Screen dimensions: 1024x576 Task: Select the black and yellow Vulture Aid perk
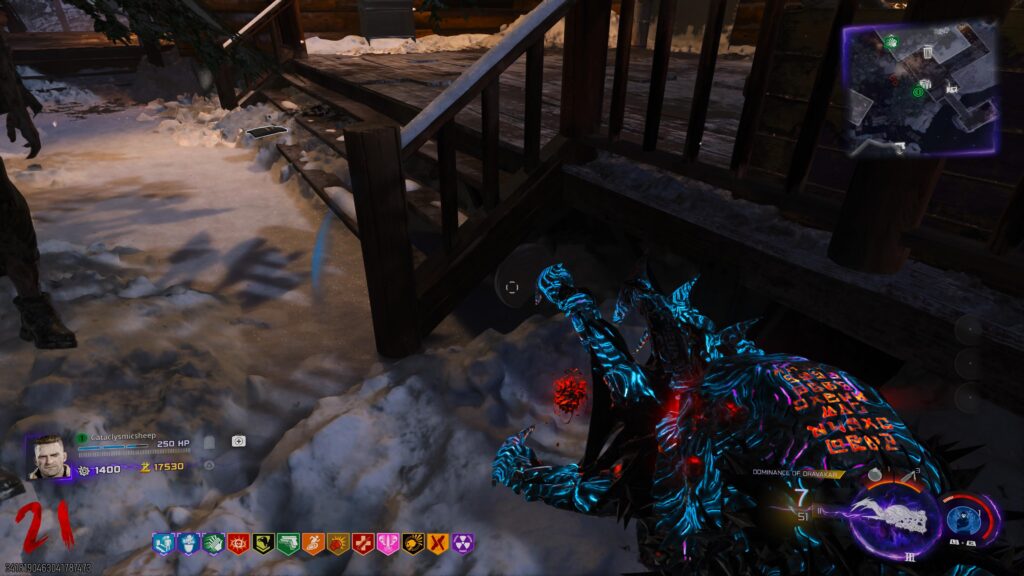263,544
